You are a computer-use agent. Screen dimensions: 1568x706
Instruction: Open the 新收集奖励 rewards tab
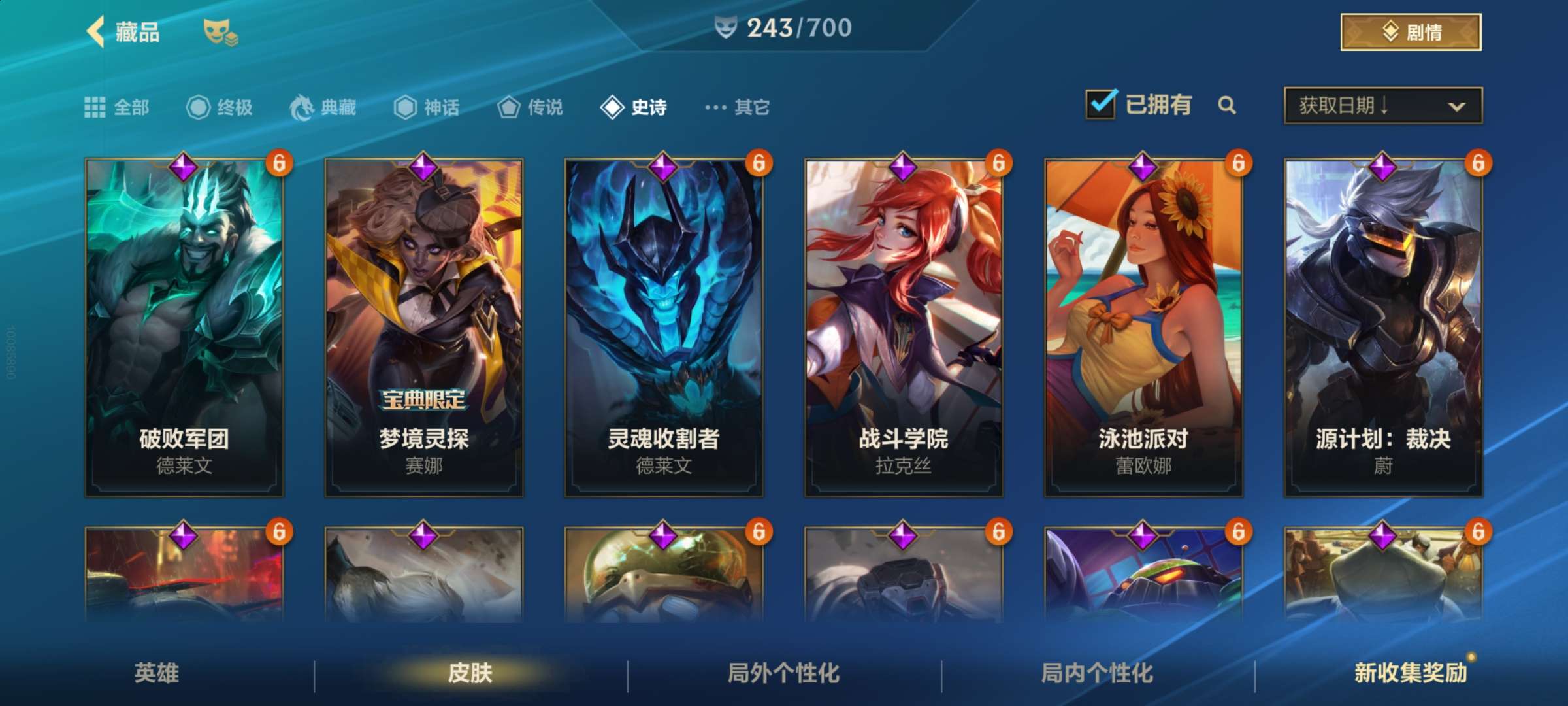pyautogui.click(x=1411, y=673)
